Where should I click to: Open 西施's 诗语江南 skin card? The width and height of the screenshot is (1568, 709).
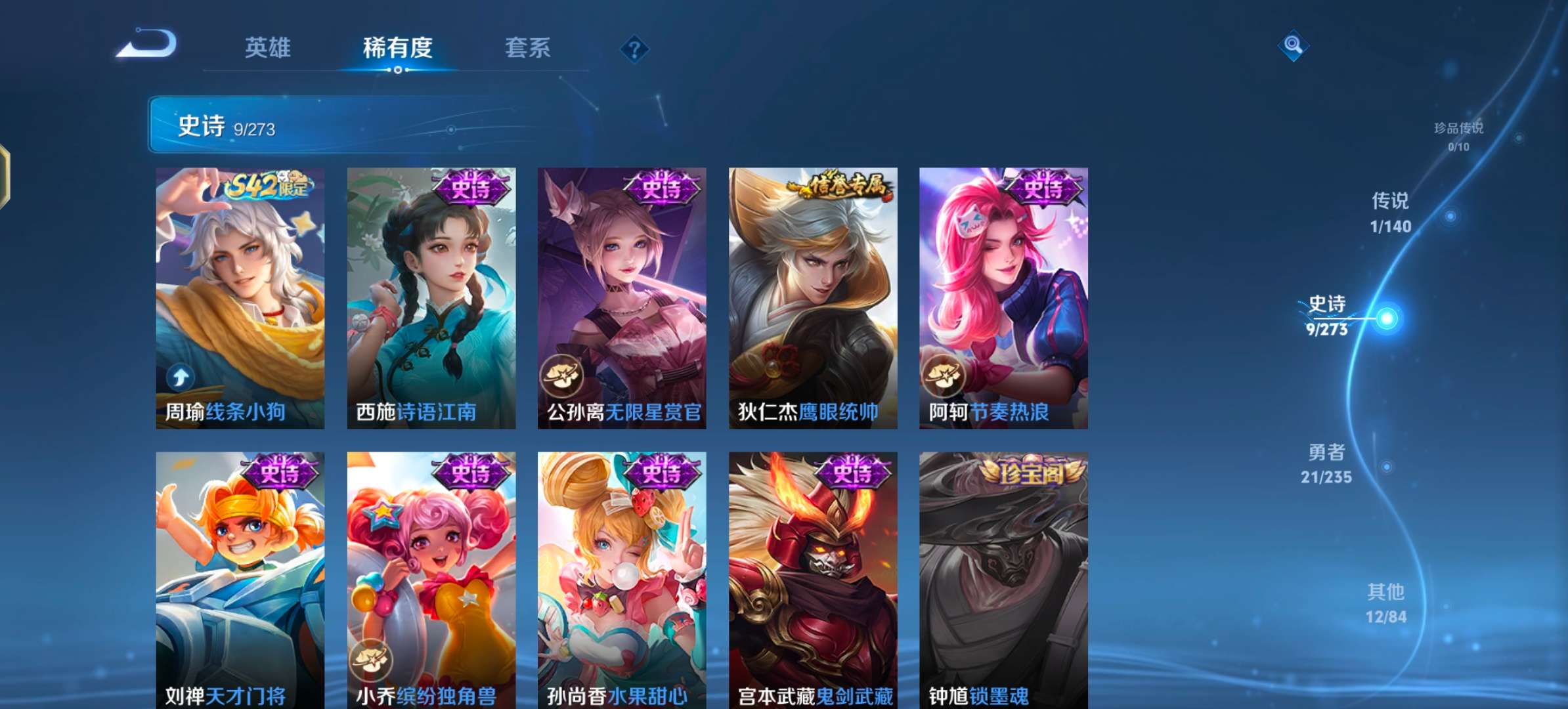[430, 295]
